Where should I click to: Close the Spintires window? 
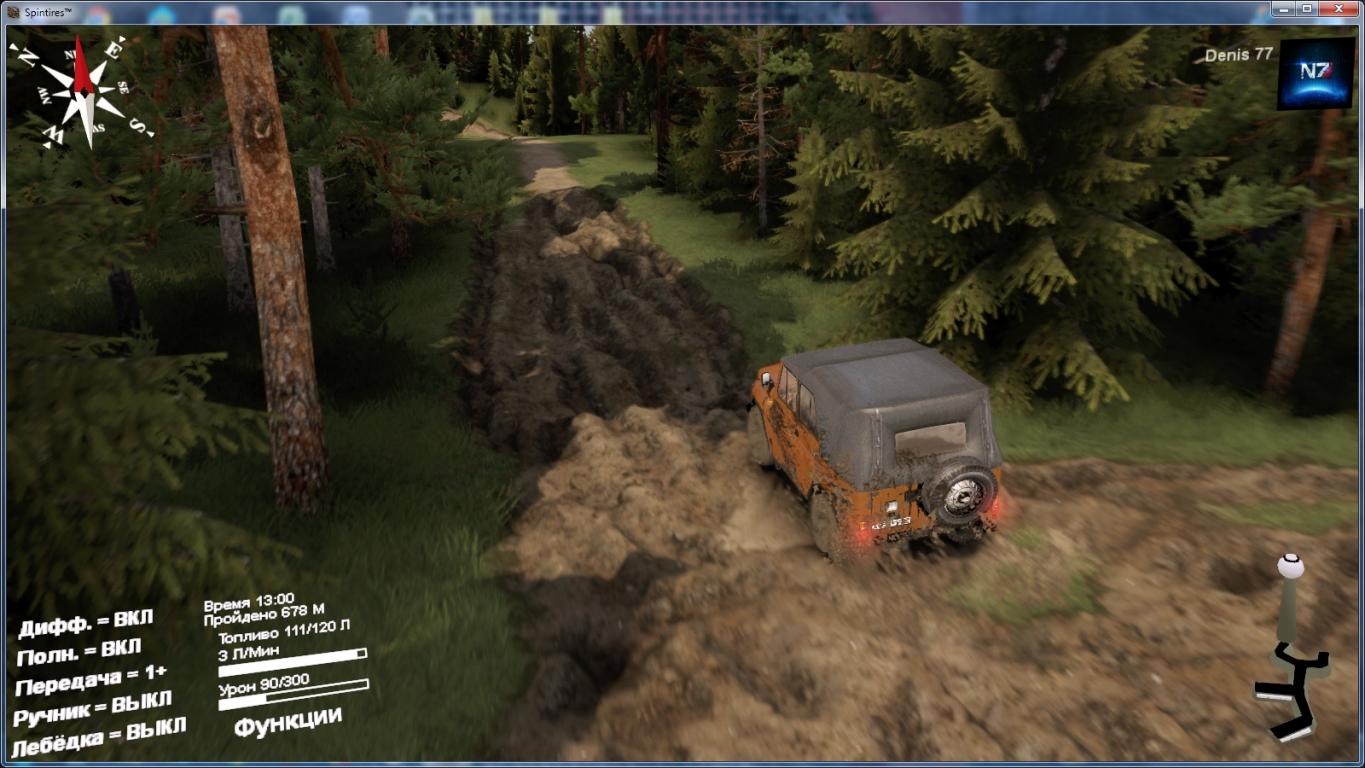click(x=1340, y=9)
